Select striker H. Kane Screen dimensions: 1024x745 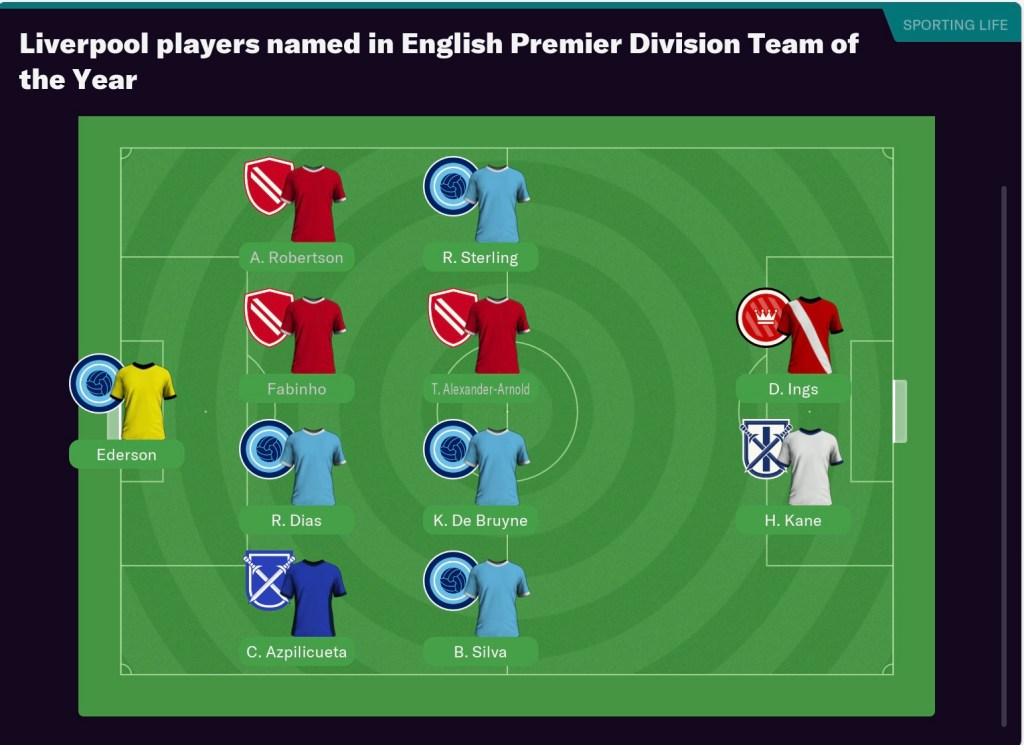click(x=793, y=520)
